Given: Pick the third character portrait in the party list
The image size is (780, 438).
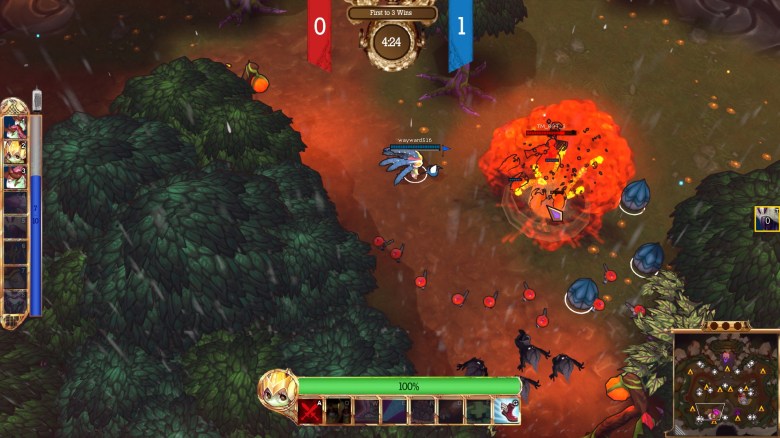Looking at the screenshot, I should click(x=15, y=176).
